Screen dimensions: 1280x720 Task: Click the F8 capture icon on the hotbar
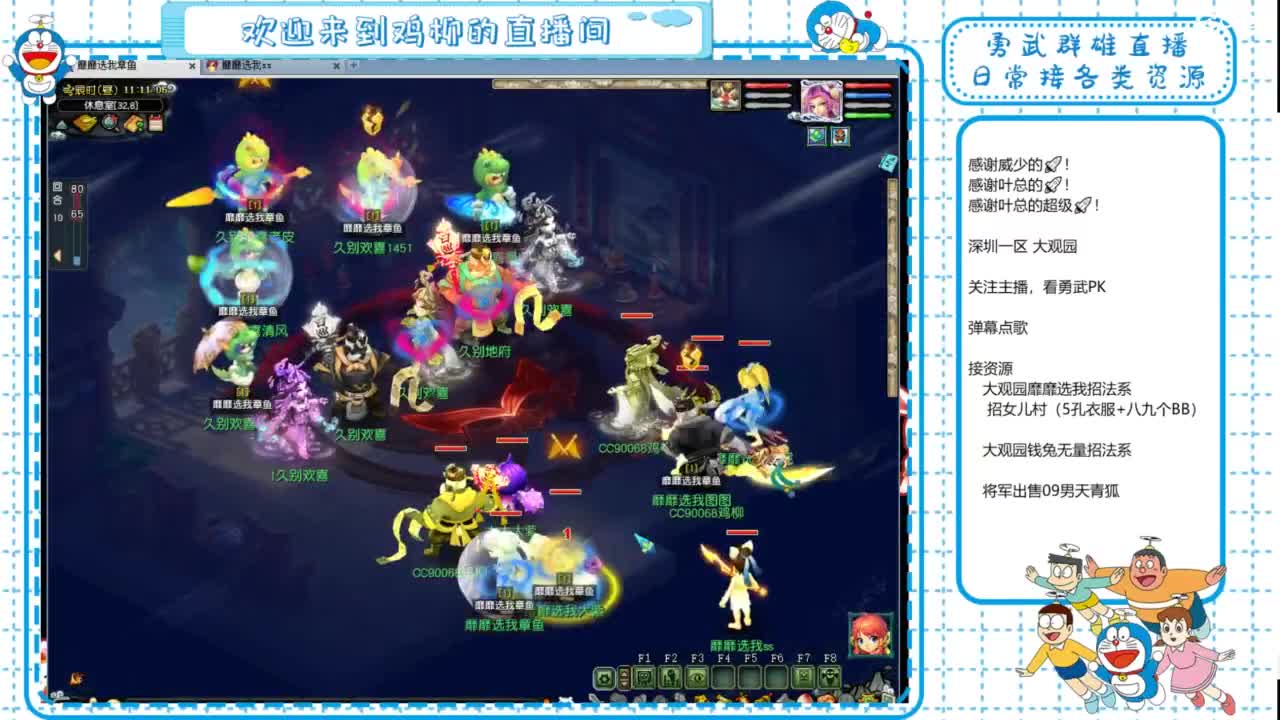829,677
